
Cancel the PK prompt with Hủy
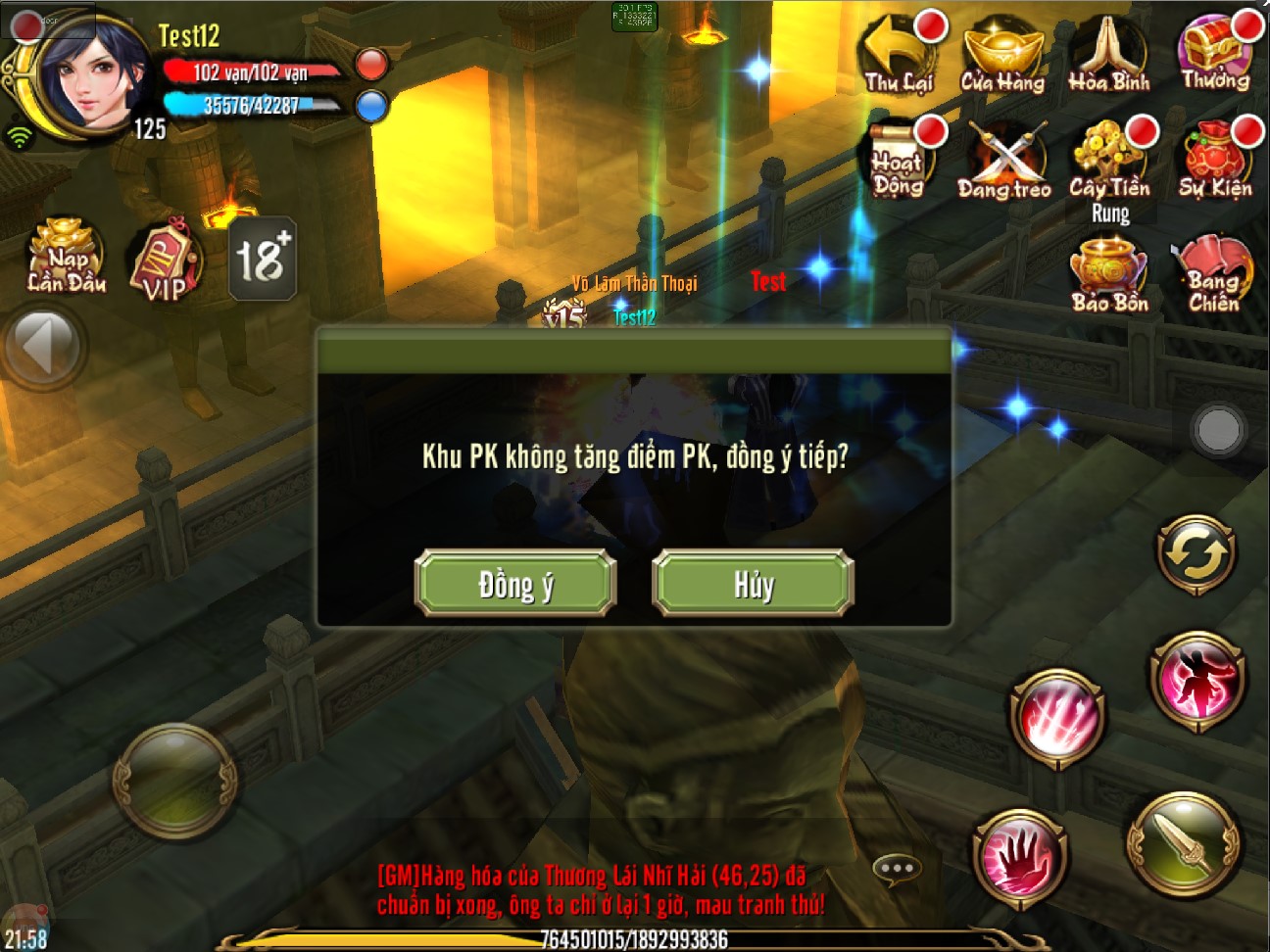[751, 583]
